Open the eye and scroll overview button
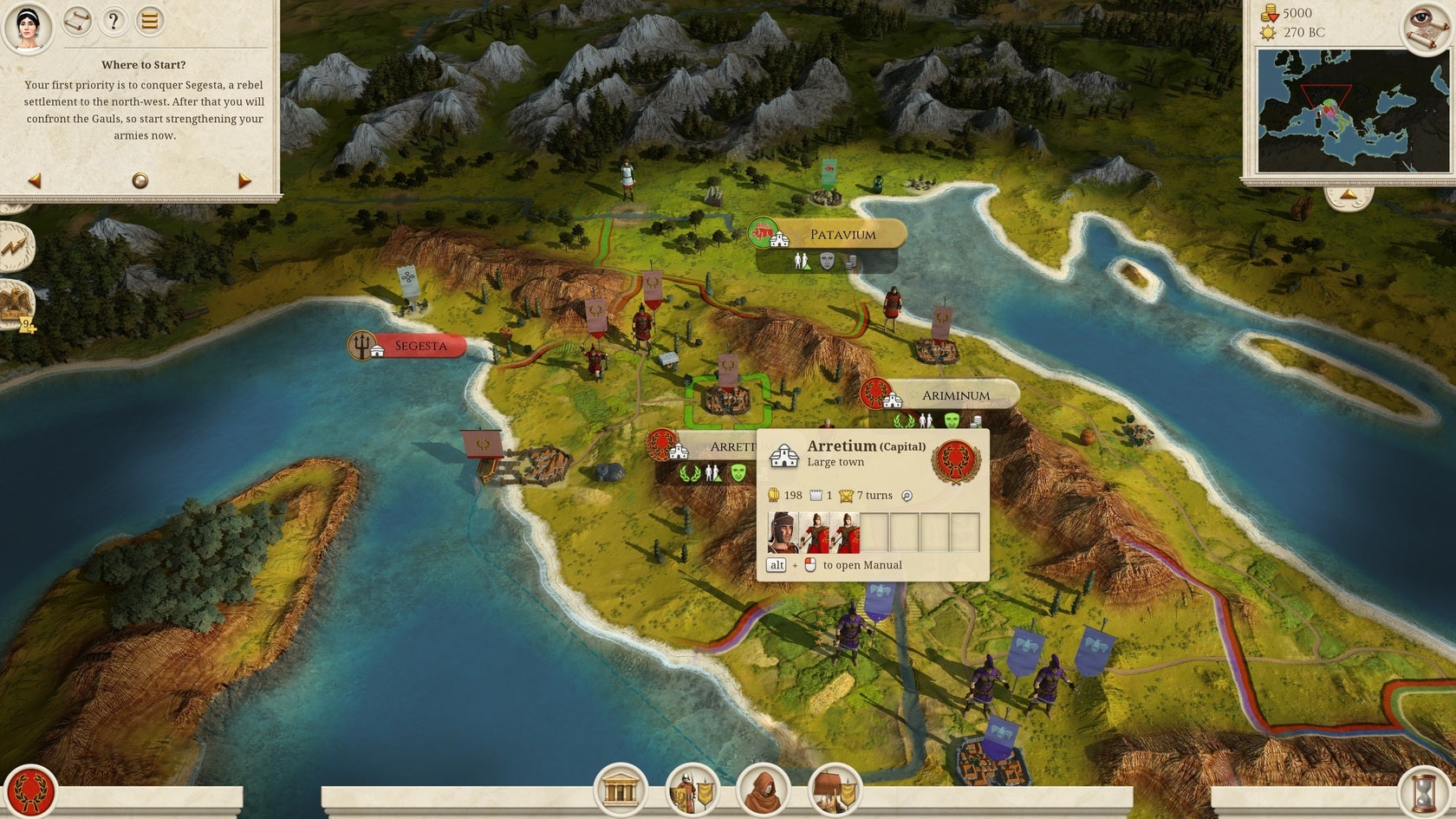The height and width of the screenshot is (819, 1456). click(x=1427, y=26)
